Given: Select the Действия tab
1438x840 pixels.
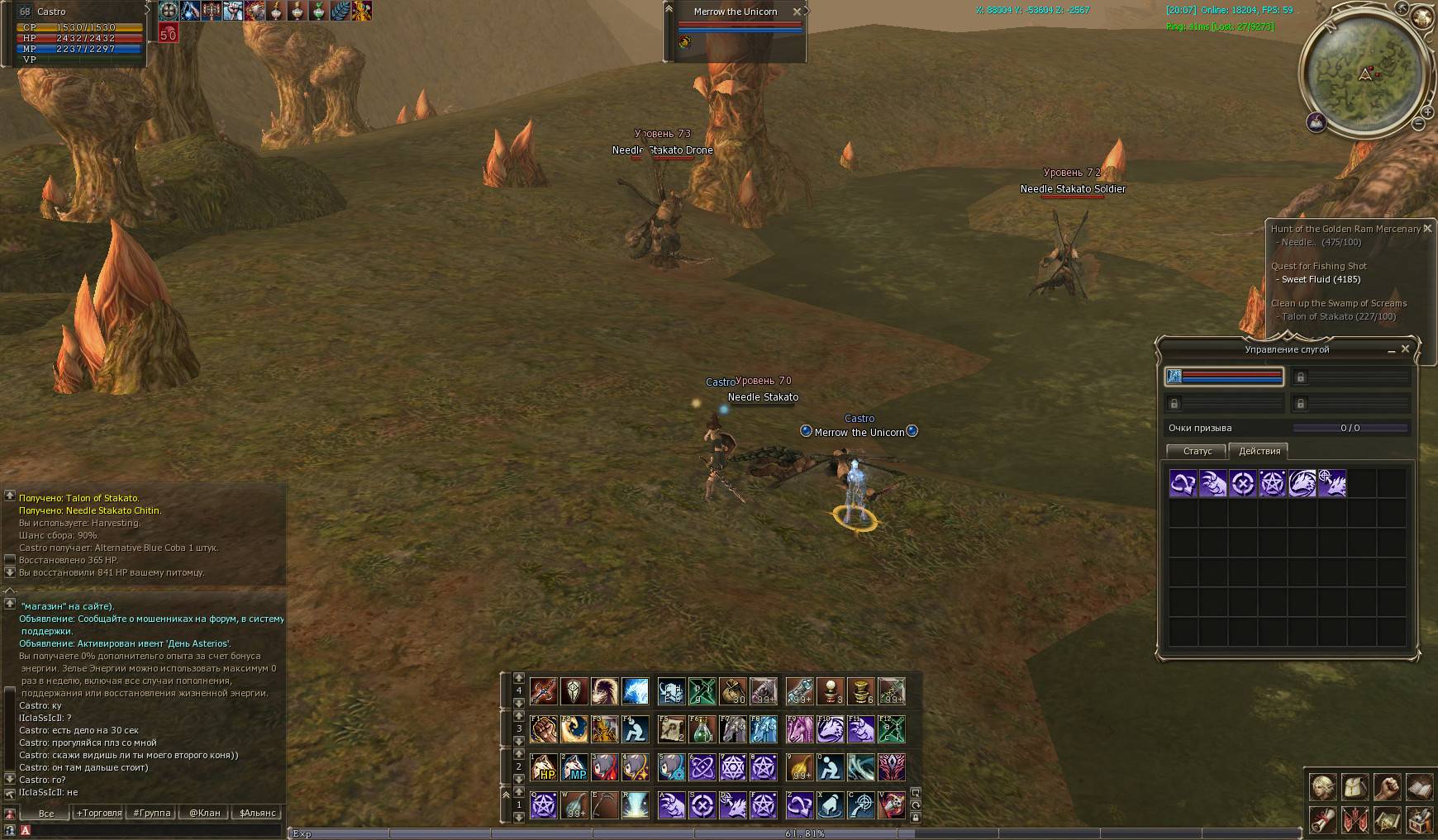Looking at the screenshot, I should click(x=1259, y=451).
